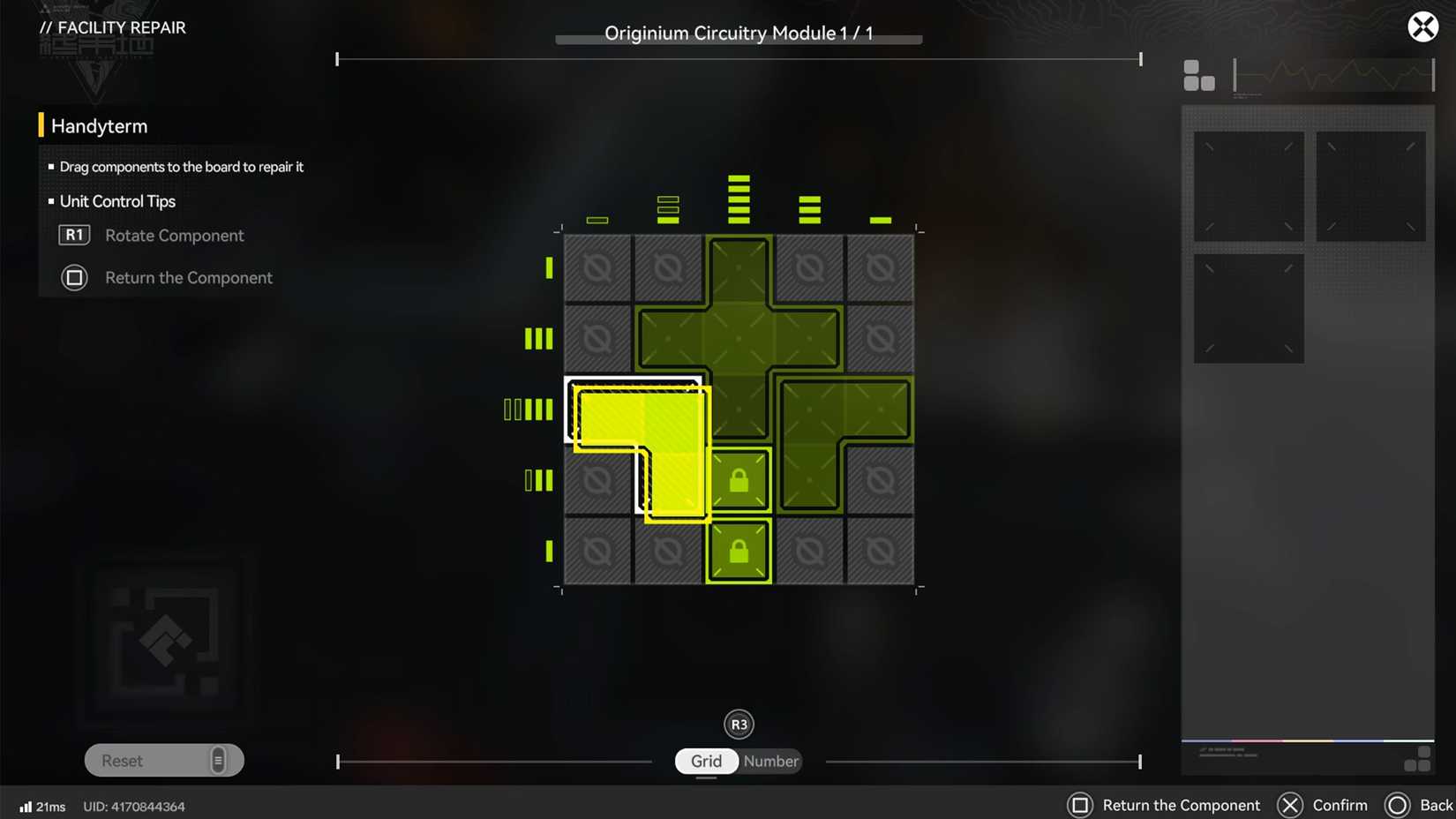Screen dimensions: 1456x819
Task: Toggle the lower padlocked cell on the board
Action: 739,550
